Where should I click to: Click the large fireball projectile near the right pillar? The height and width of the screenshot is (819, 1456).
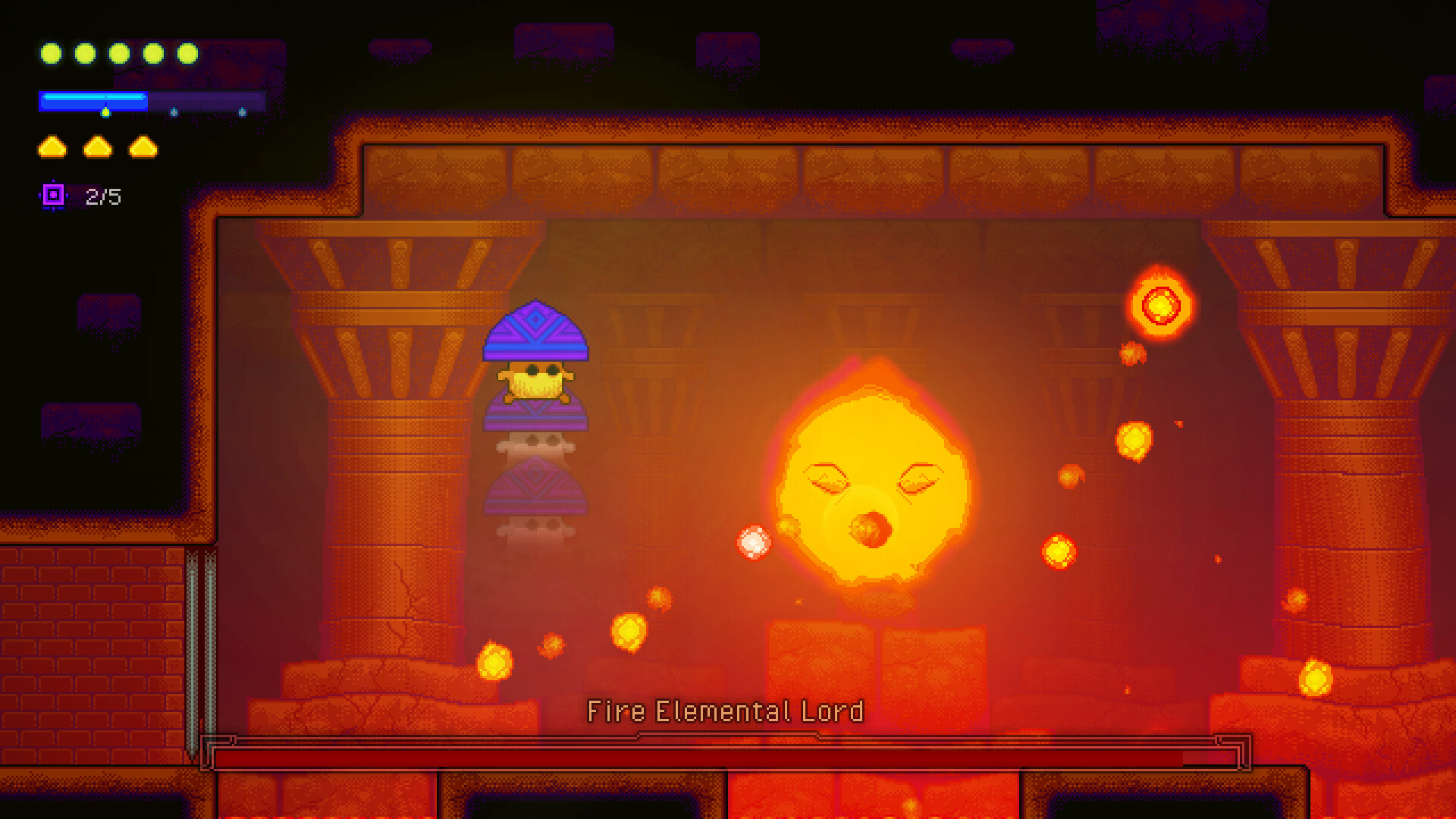click(1158, 303)
